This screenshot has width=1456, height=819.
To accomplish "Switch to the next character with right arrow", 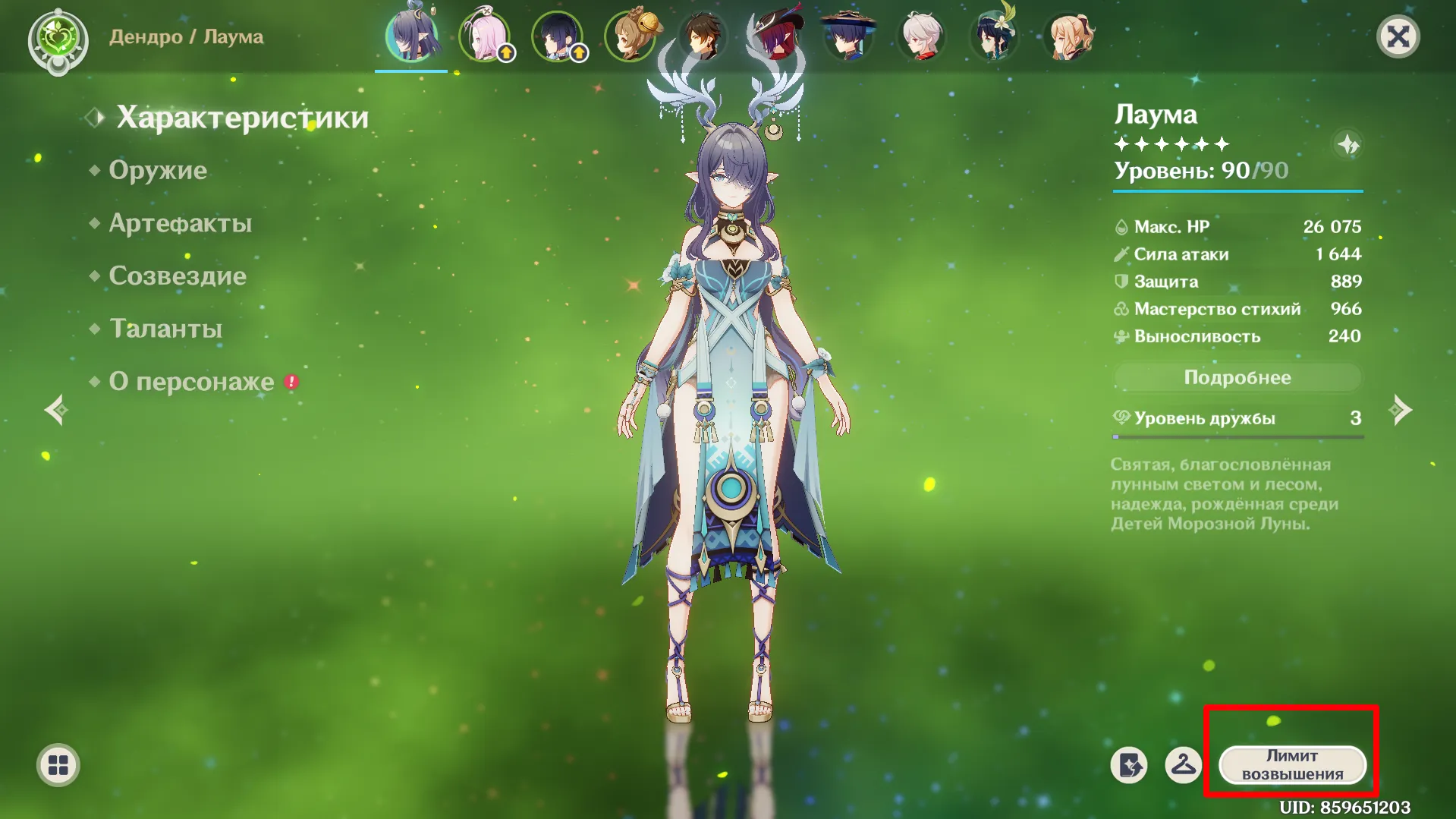I will (1400, 410).
